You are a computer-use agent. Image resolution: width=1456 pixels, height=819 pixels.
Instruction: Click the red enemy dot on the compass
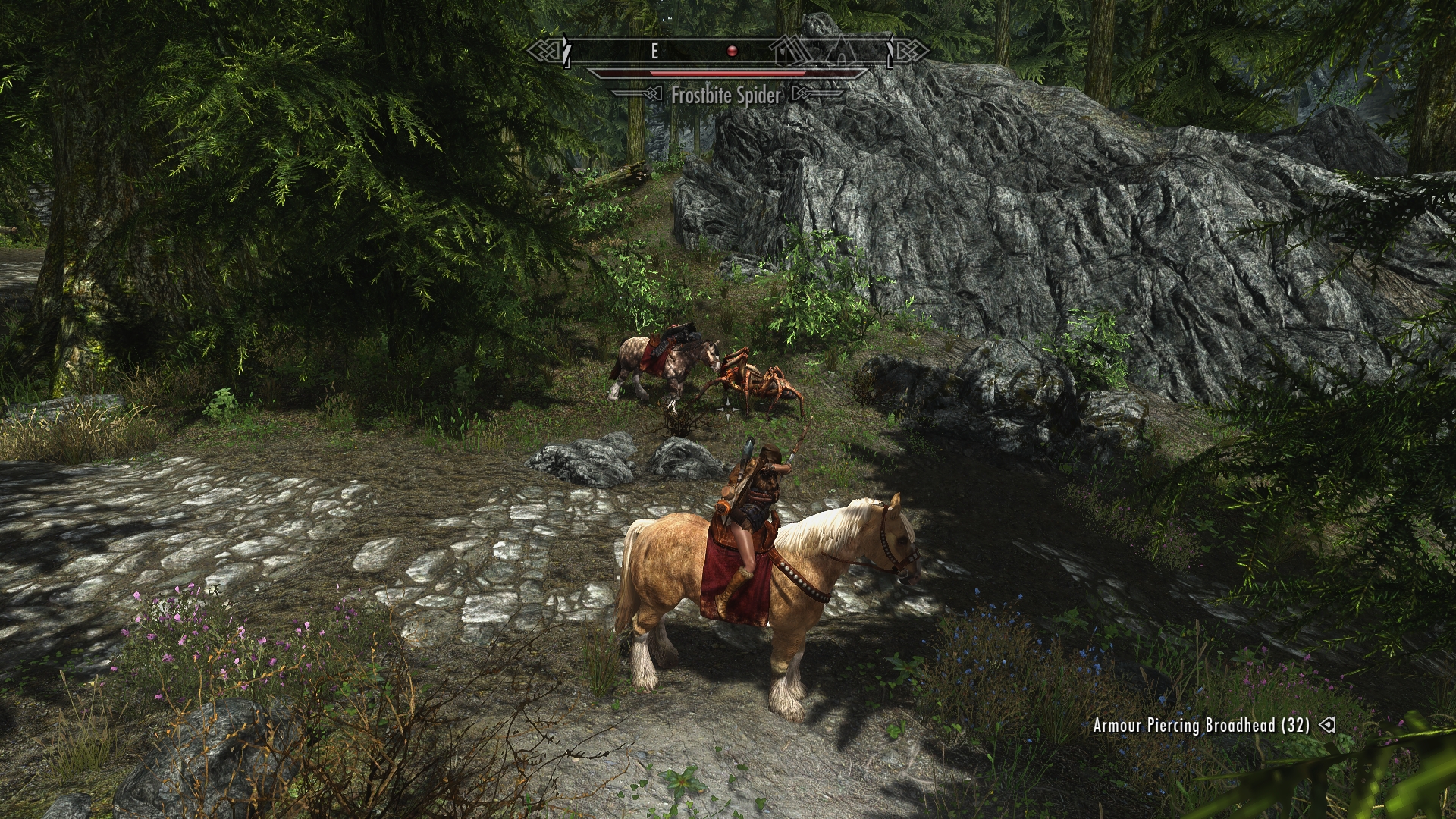[732, 51]
